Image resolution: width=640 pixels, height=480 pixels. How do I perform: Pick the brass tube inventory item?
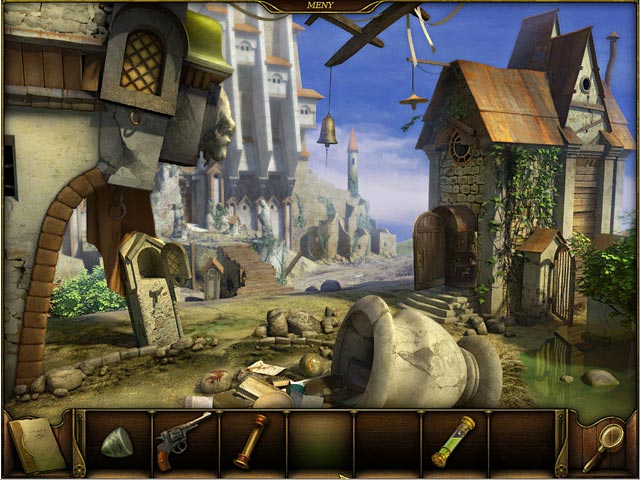click(250, 441)
